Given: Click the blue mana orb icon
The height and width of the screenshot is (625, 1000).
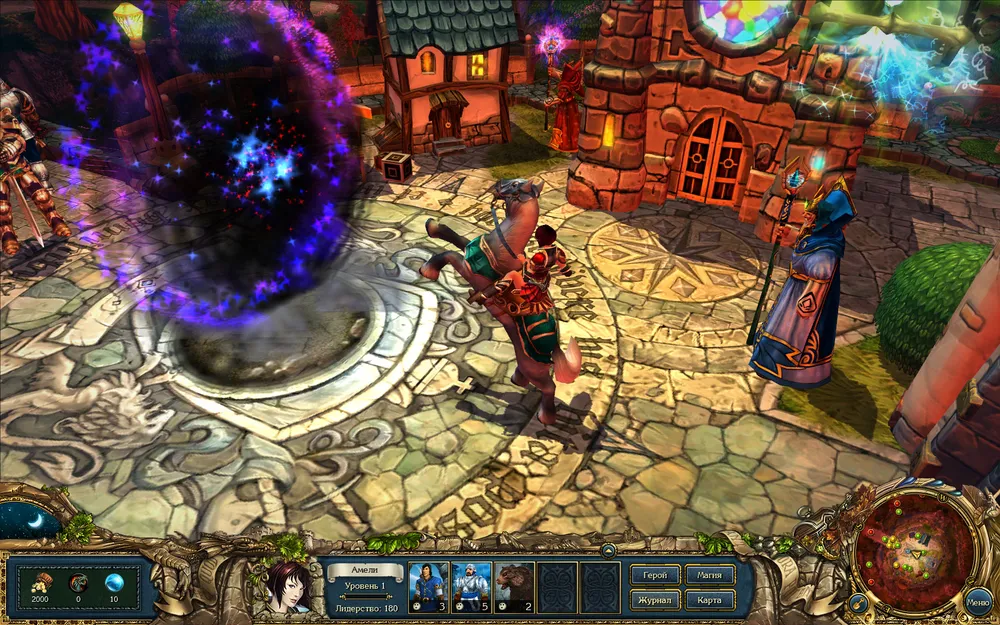Looking at the screenshot, I should pyautogui.click(x=114, y=582).
